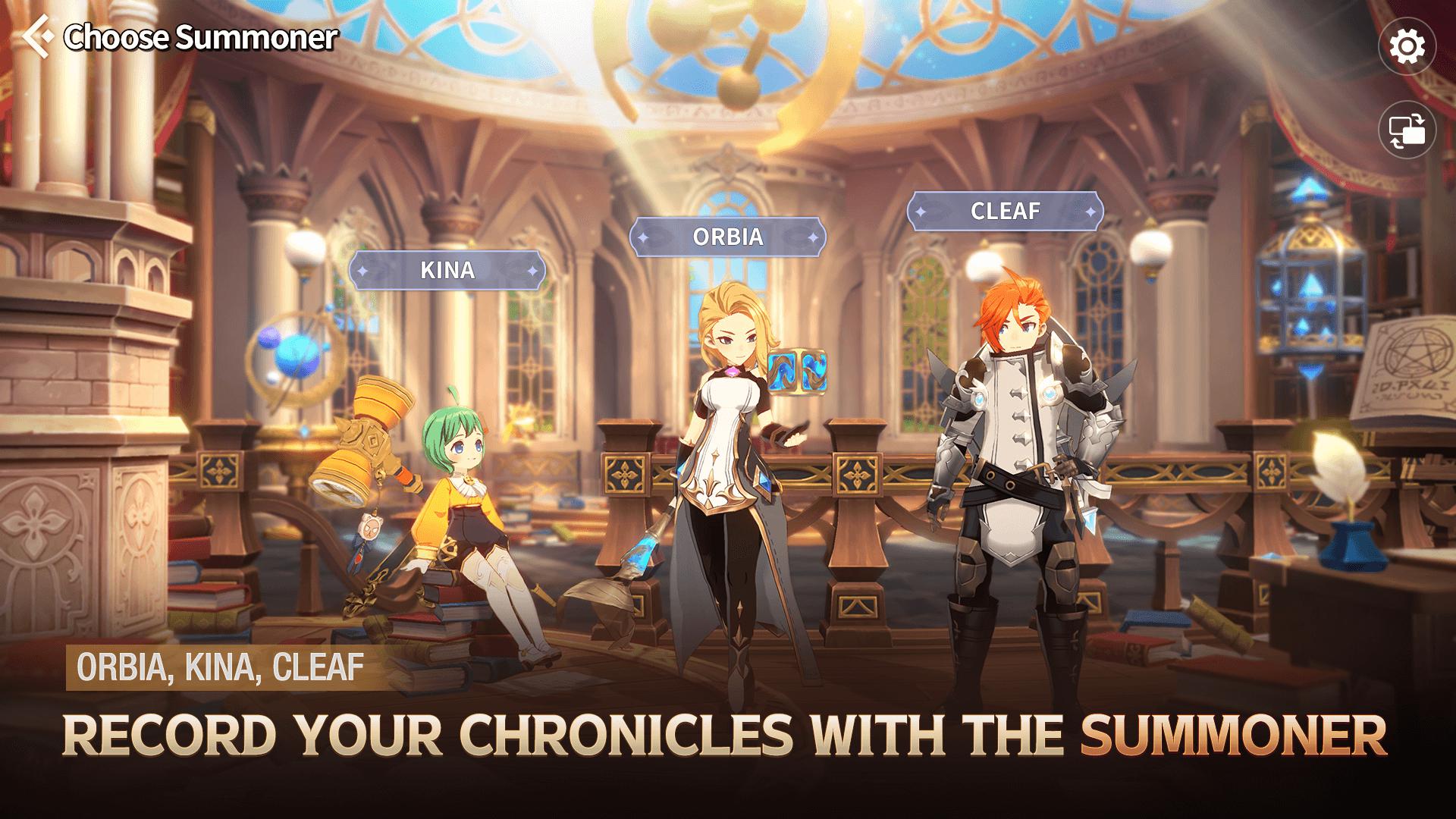Select the ORBIA nameplate
This screenshot has height=819, width=1456.
pyautogui.click(x=728, y=237)
